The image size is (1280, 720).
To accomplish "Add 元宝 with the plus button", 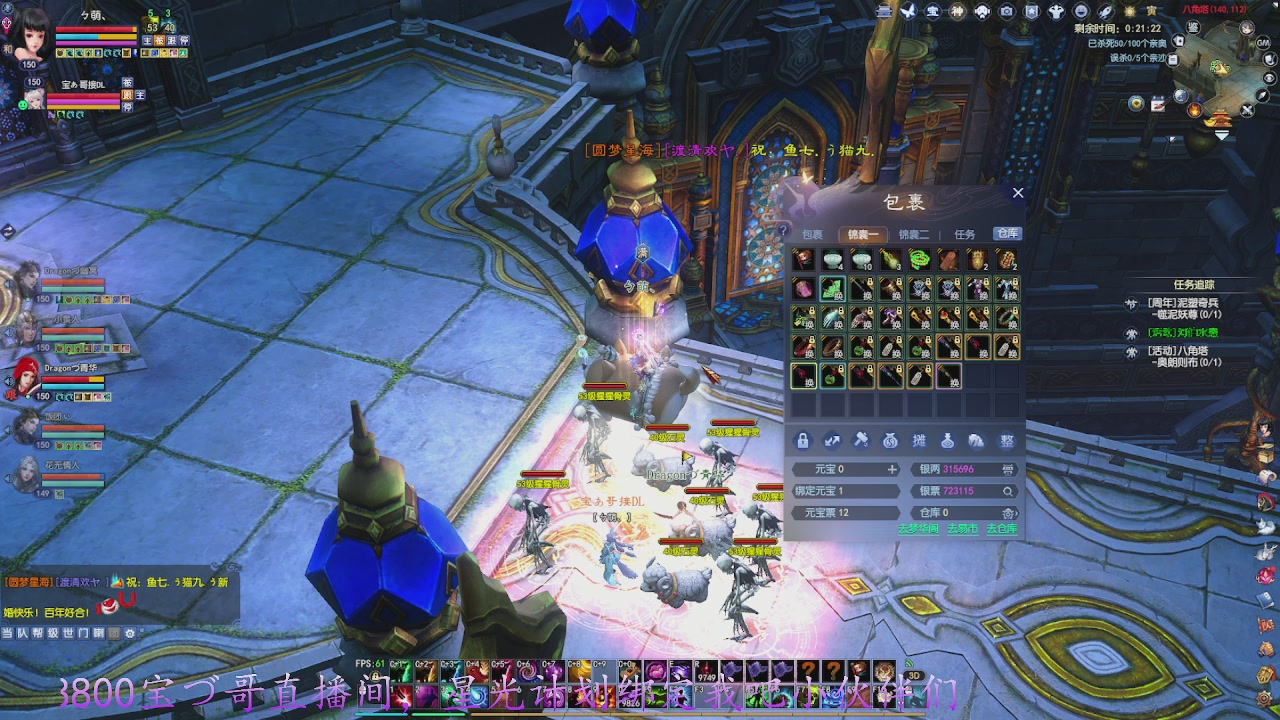I will point(892,469).
